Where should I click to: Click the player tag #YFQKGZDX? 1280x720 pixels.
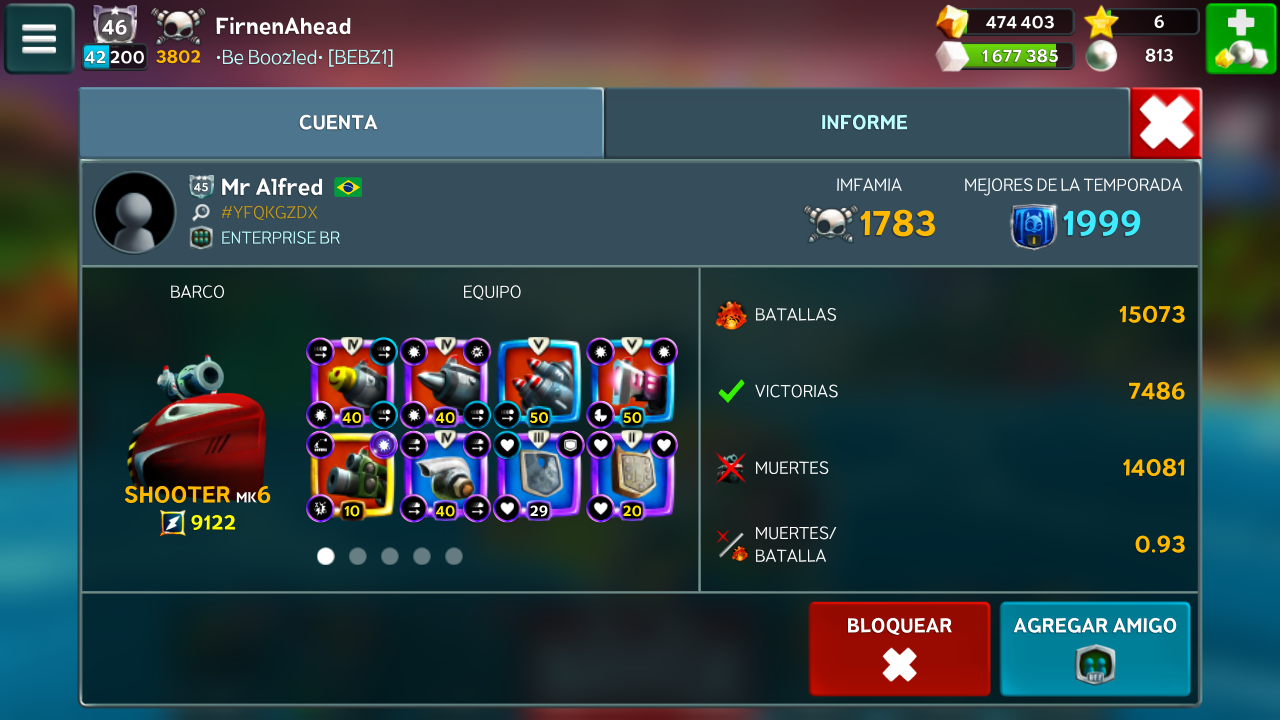pyautogui.click(x=269, y=212)
